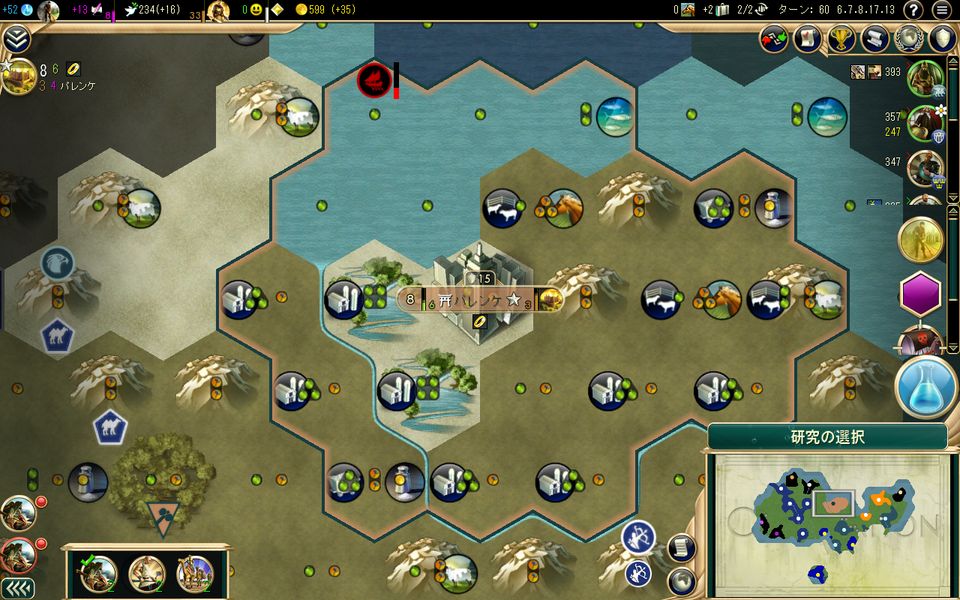Open the top-left dropdown chevron button

(x=17, y=39)
